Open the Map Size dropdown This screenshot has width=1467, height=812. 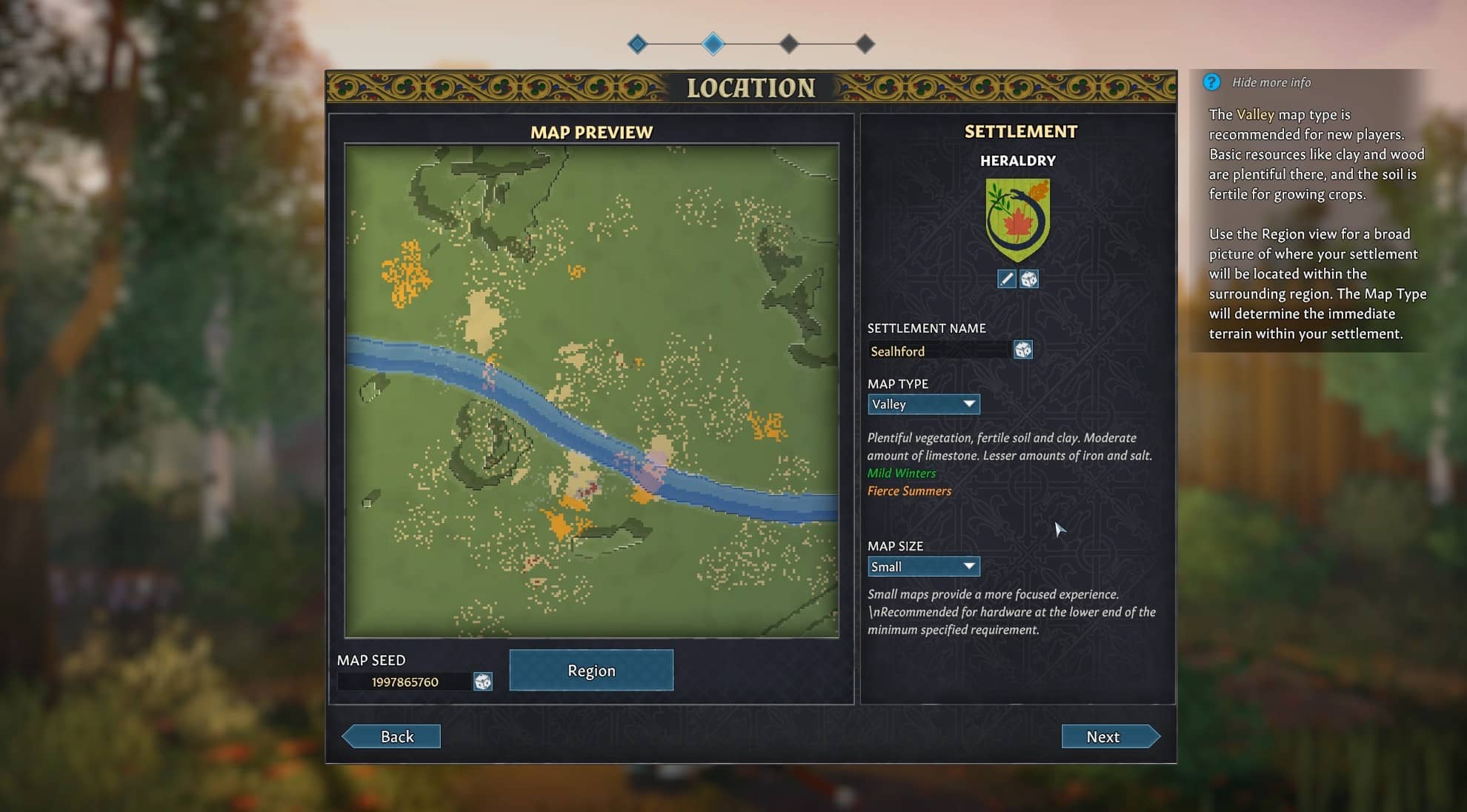pyautogui.click(x=923, y=567)
